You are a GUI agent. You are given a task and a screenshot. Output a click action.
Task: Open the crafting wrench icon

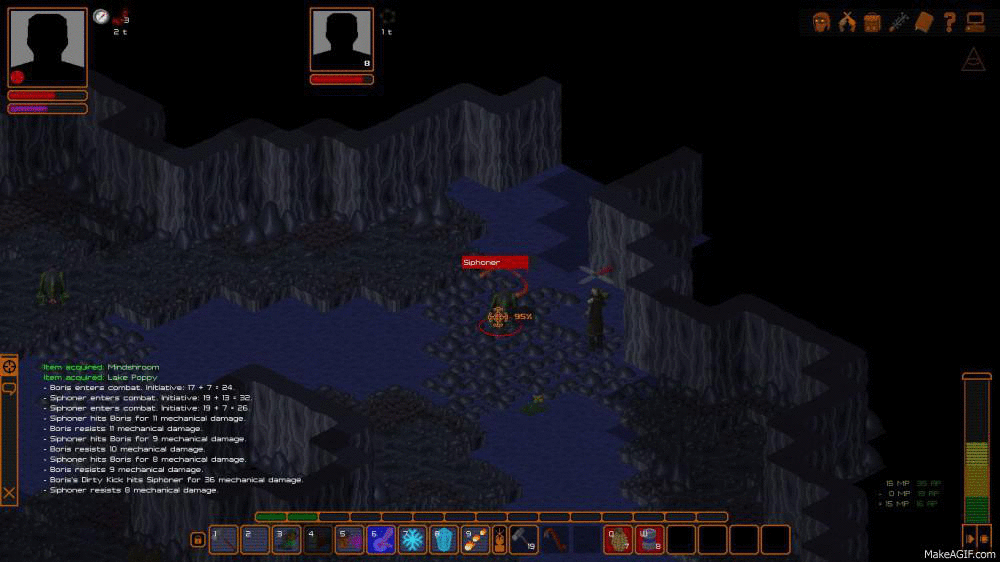tap(898, 22)
